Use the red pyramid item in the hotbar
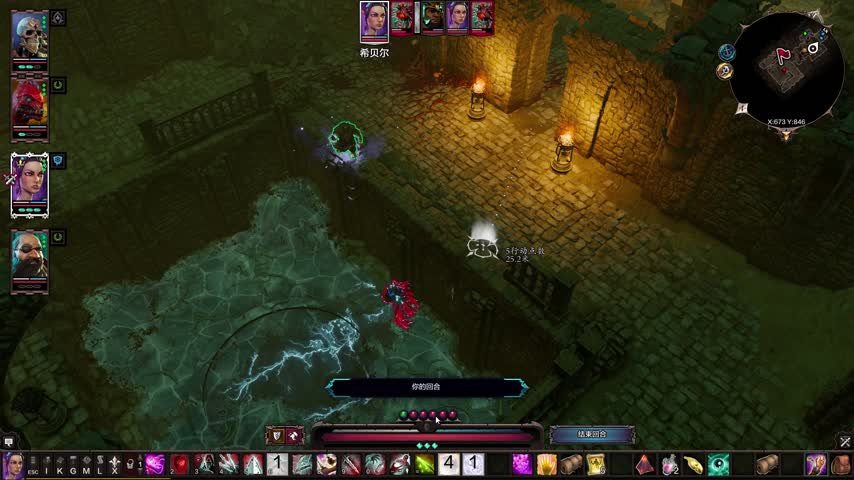Screen dimensions: 854x480 [645, 464]
